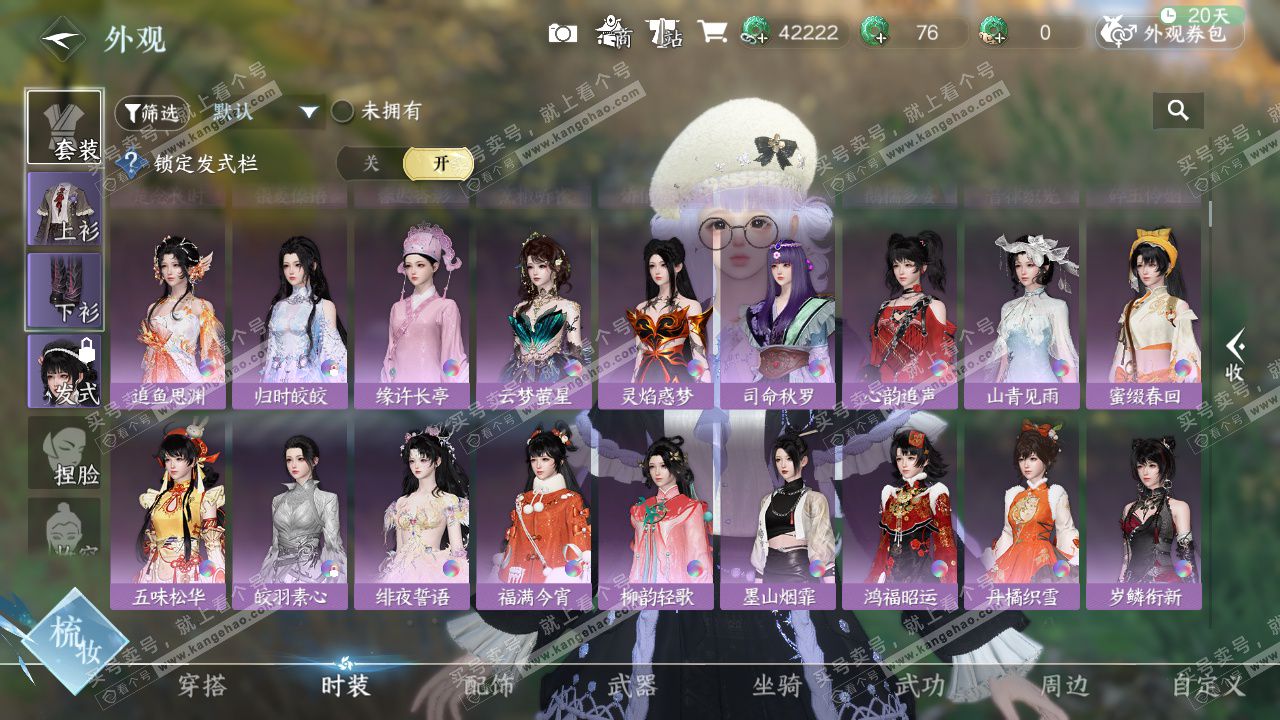Select the 上衫 top garment category
1280x720 pixels.
[64, 208]
